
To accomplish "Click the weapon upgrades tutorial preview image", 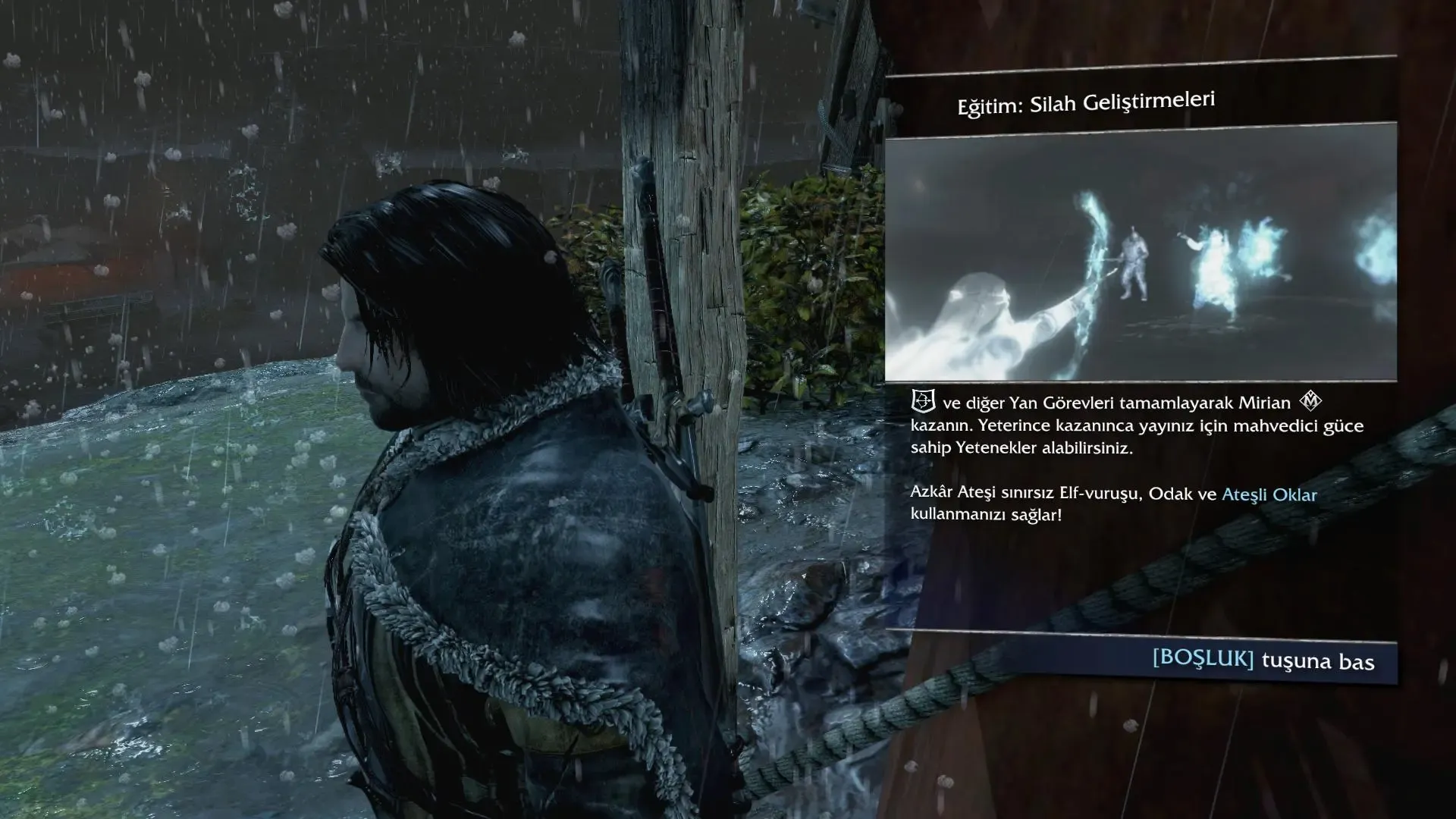I will click(x=1141, y=253).
